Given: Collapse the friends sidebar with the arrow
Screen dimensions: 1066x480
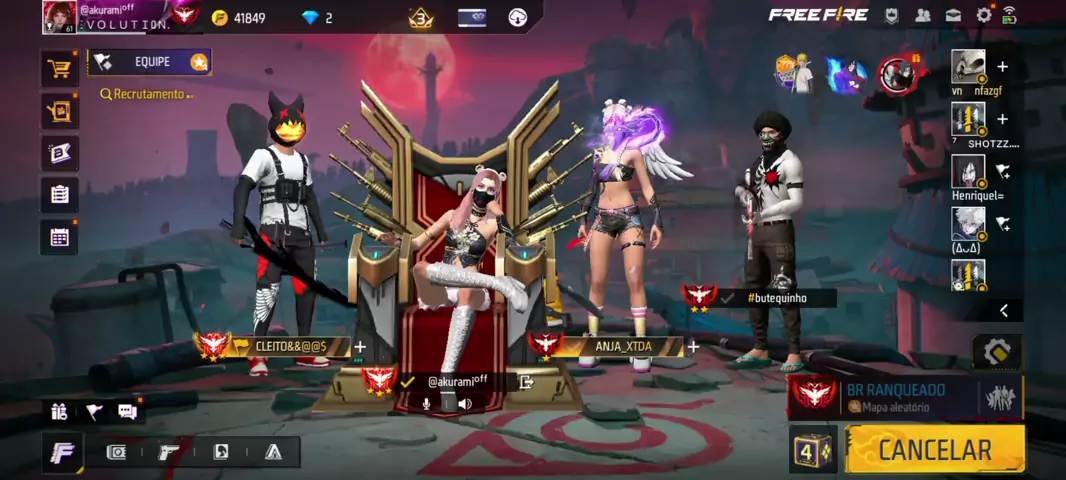Looking at the screenshot, I should click(1003, 311).
